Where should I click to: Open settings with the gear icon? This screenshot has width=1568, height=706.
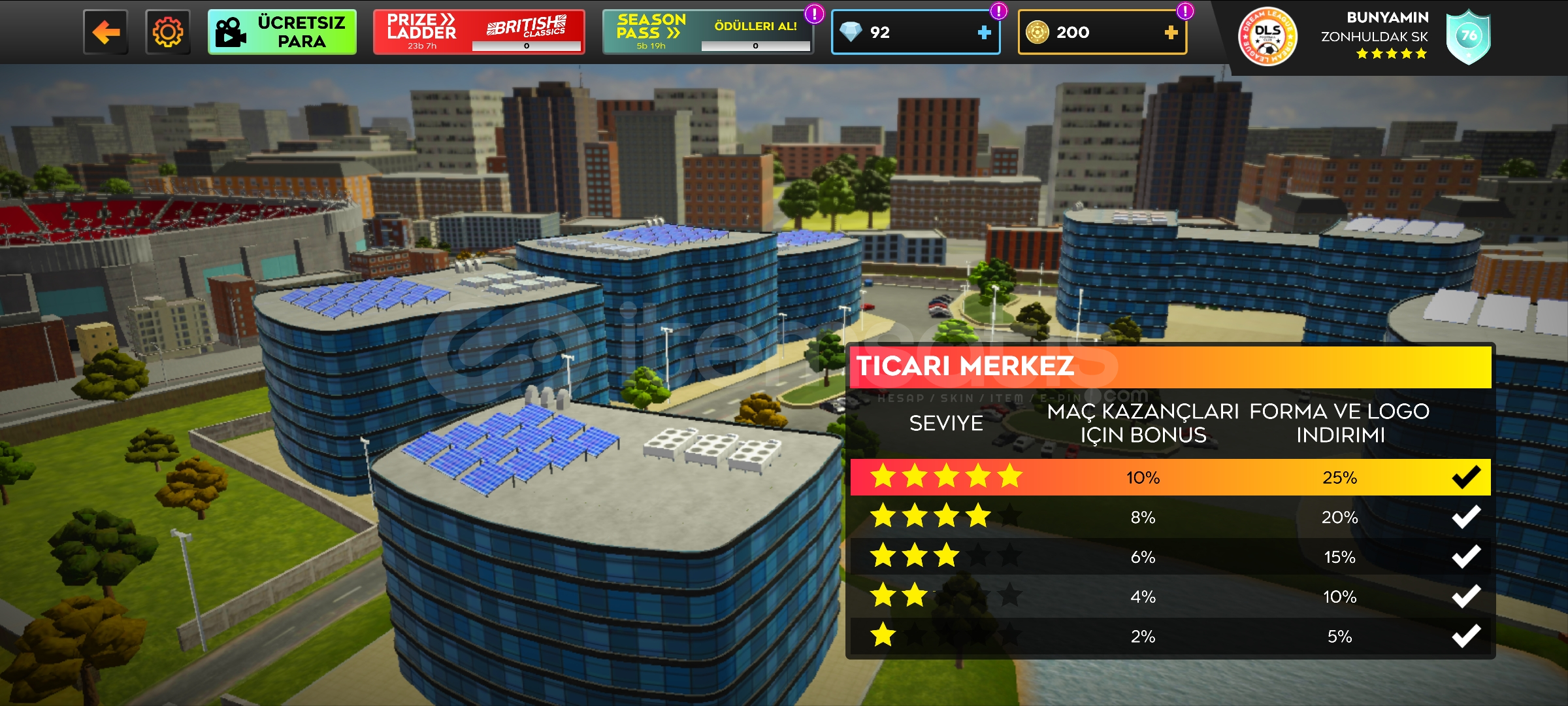click(x=168, y=32)
